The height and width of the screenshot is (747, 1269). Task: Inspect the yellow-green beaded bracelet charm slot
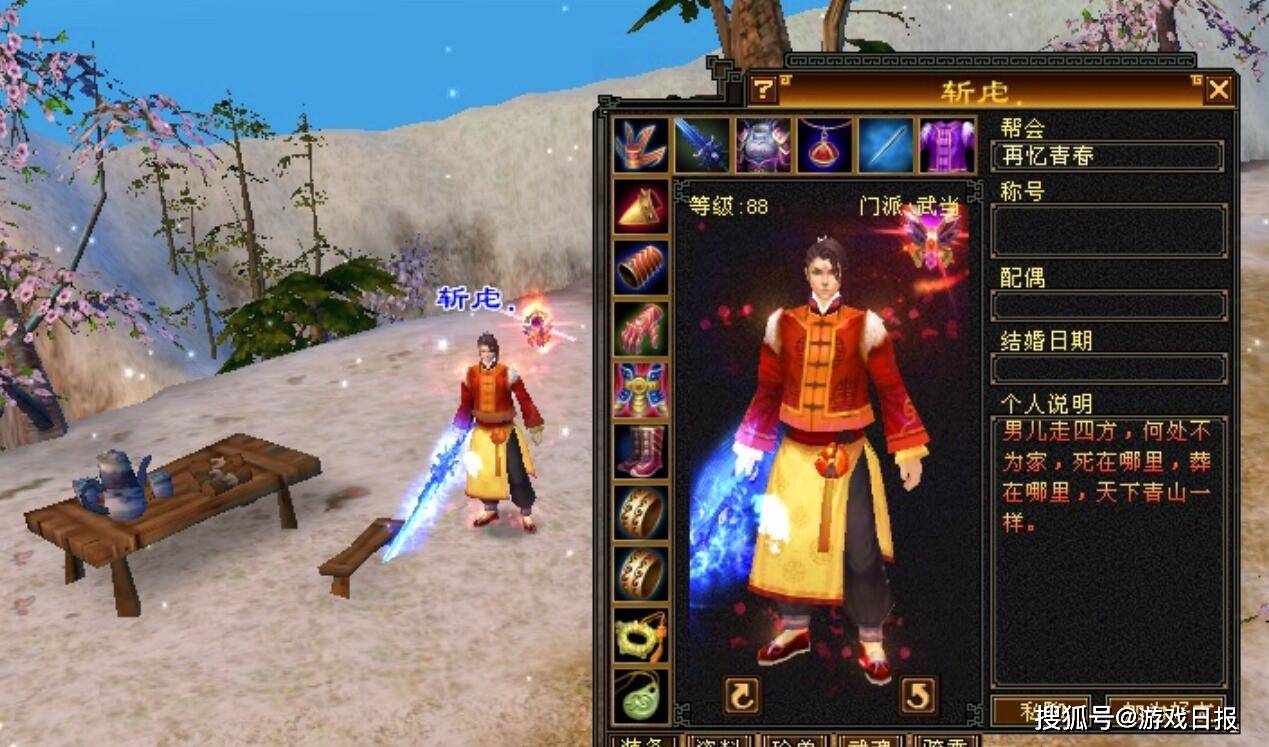pyautogui.click(x=640, y=636)
